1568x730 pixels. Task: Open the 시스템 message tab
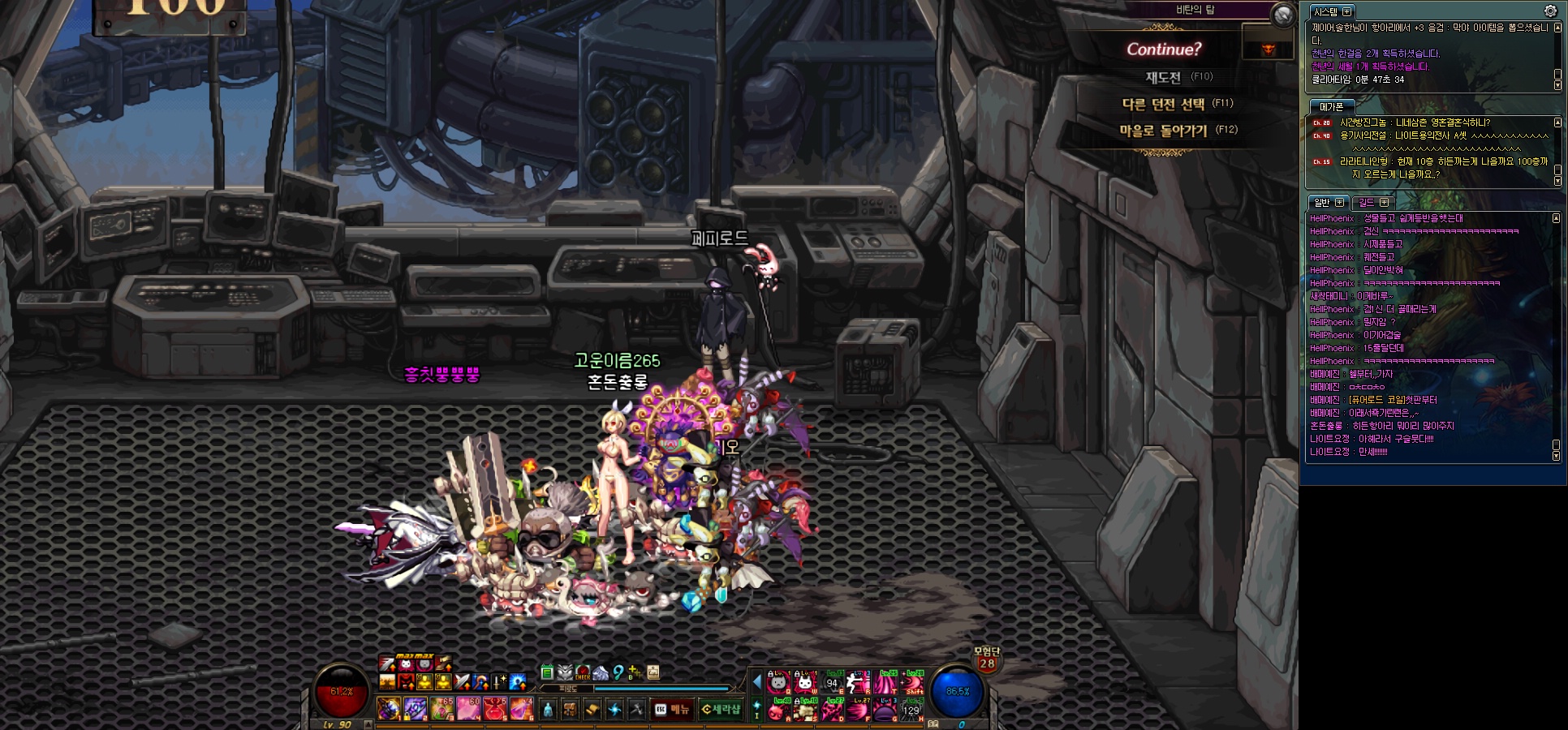(1332, 11)
